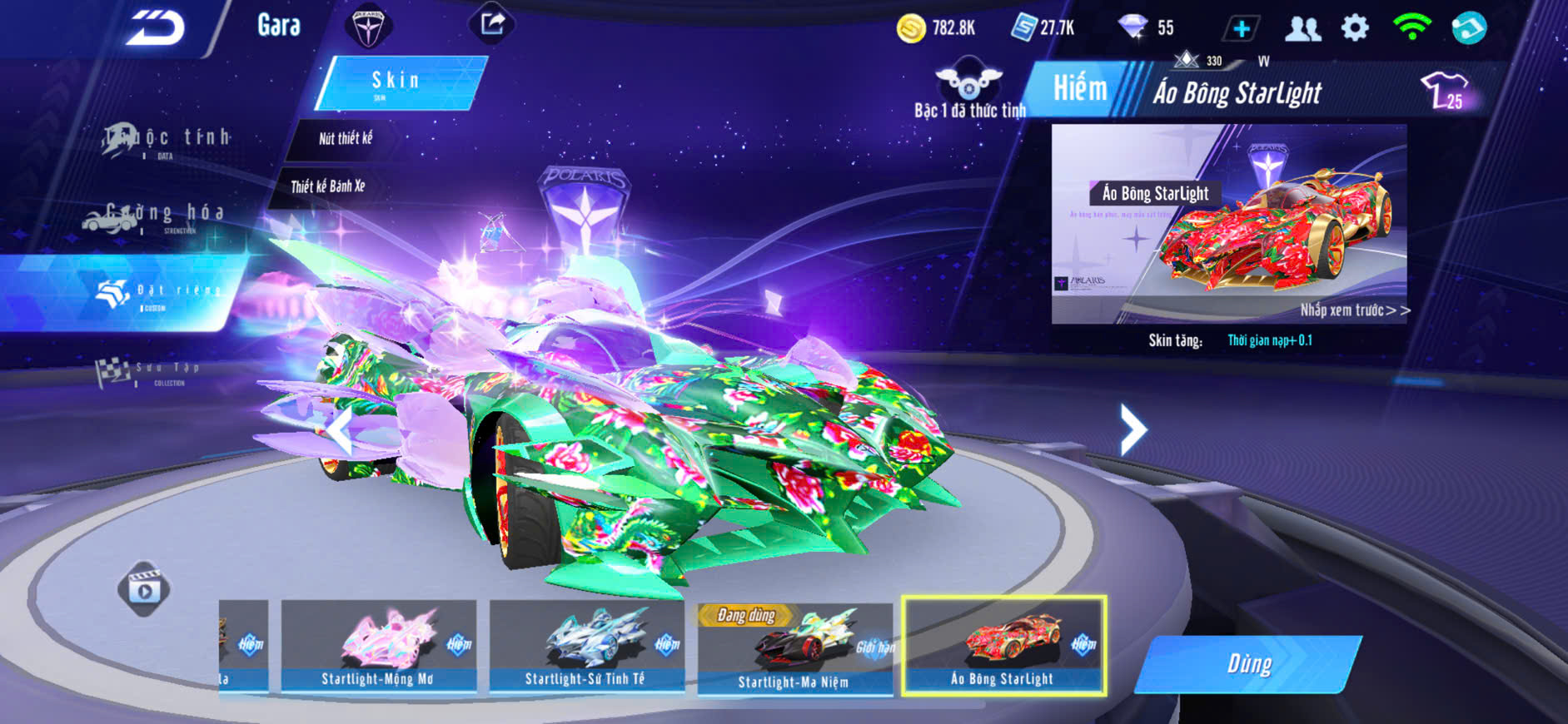Show the previous car with left arrow
The image size is (1568, 724).
pos(339,431)
